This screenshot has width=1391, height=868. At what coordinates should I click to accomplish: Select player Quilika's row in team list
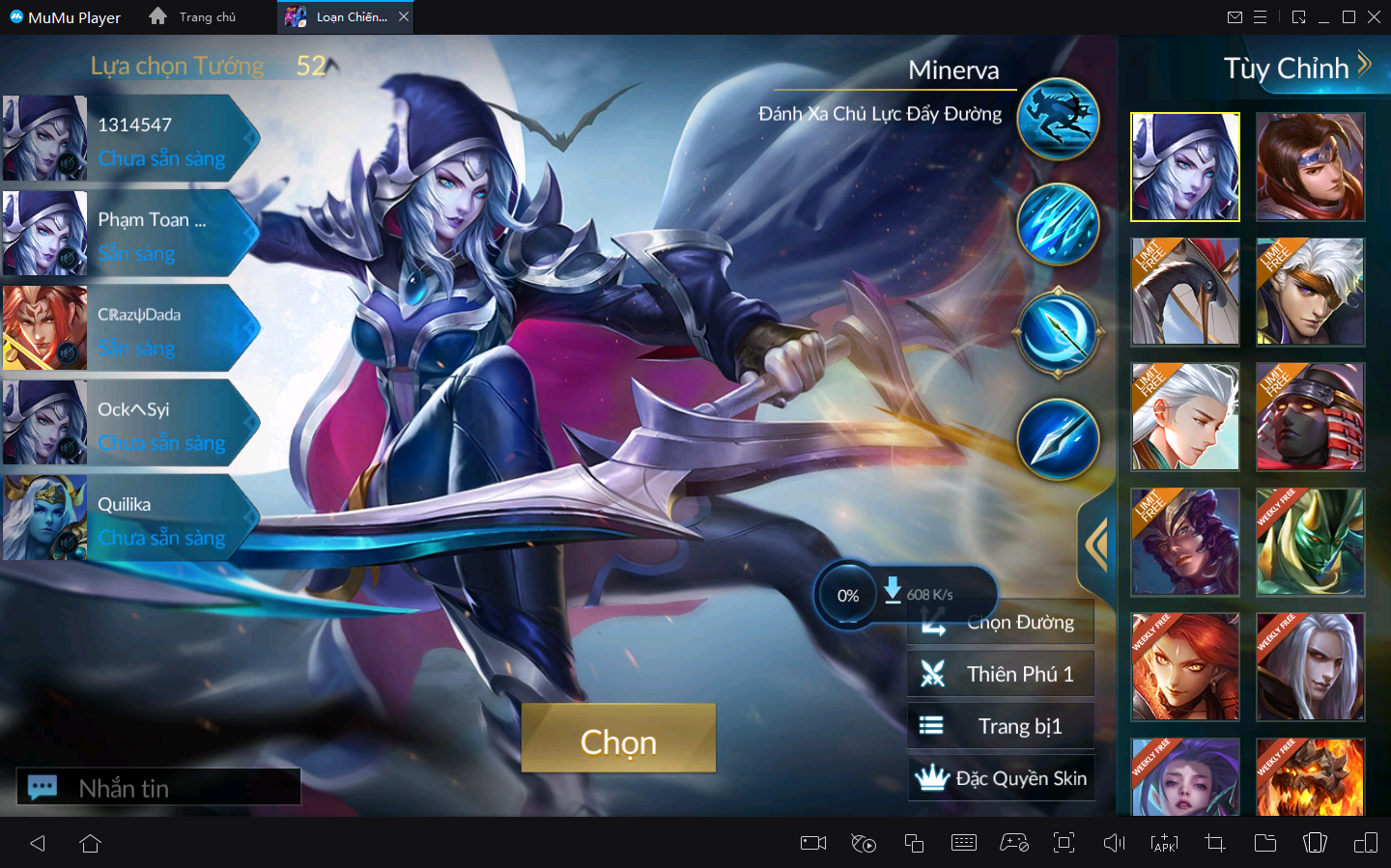pos(130,518)
